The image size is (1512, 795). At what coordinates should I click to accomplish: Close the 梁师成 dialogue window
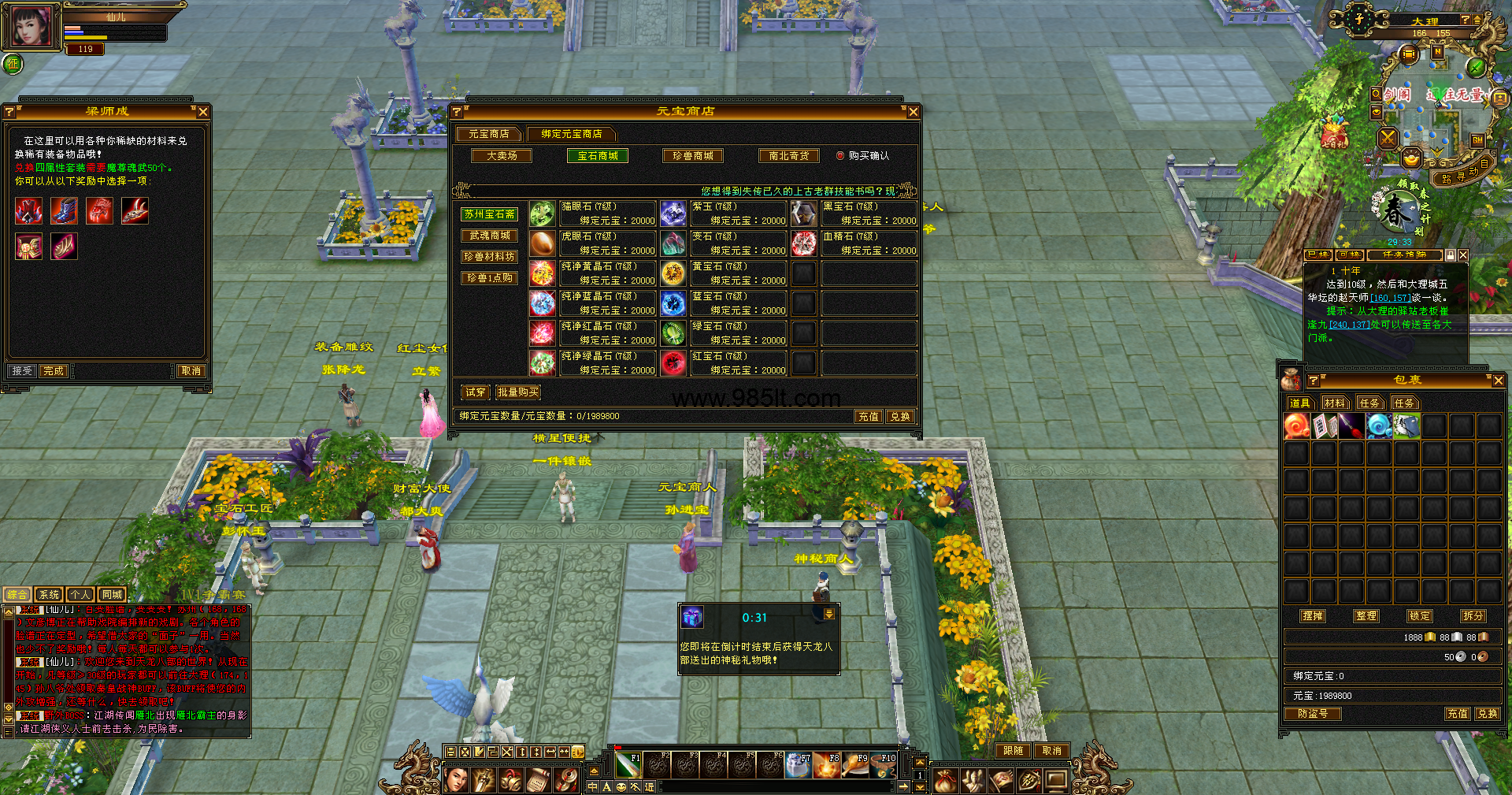[x=203, y=112]
